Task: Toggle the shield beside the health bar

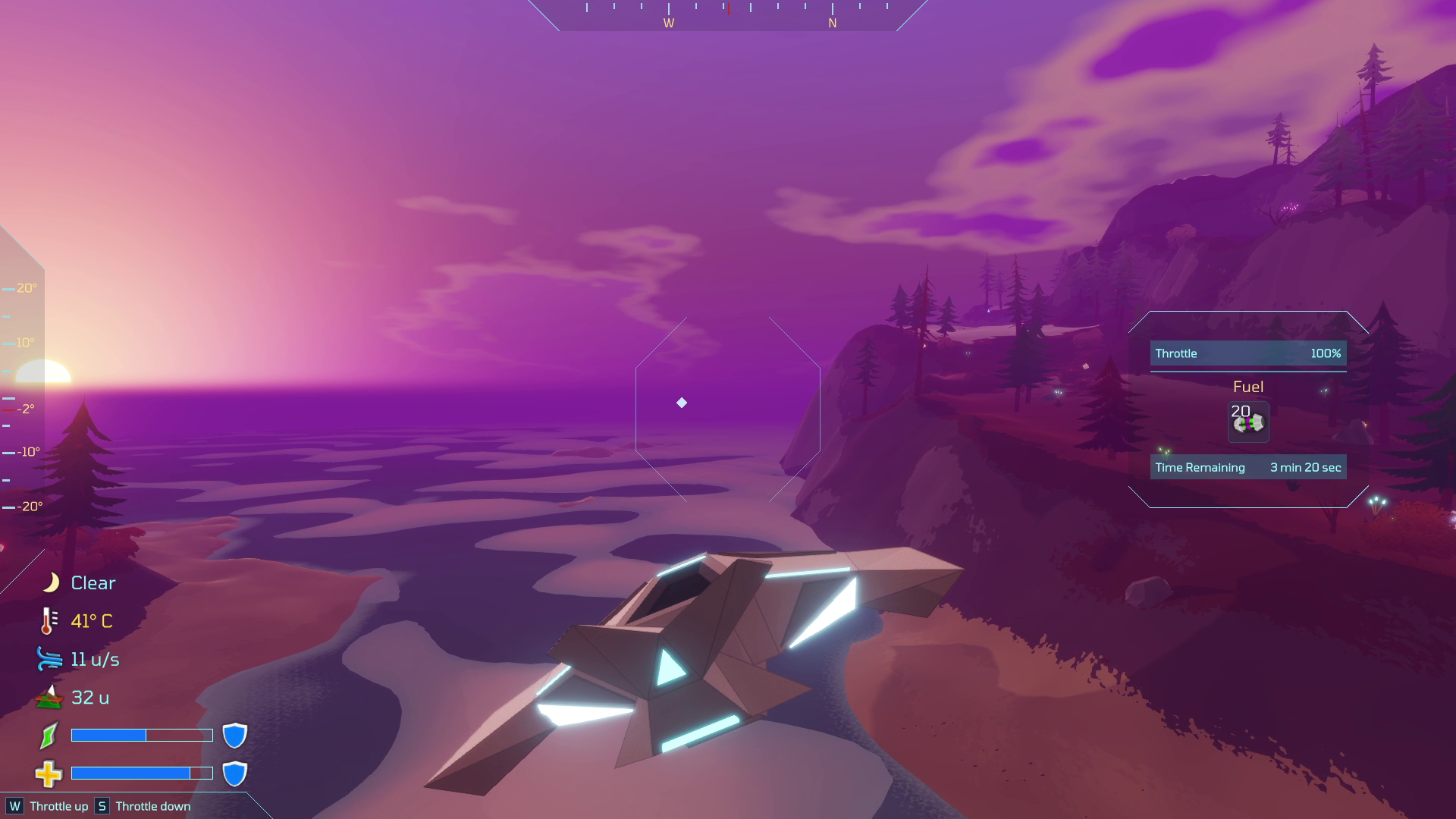Action: pyautogui.click(x=236, y=774)
